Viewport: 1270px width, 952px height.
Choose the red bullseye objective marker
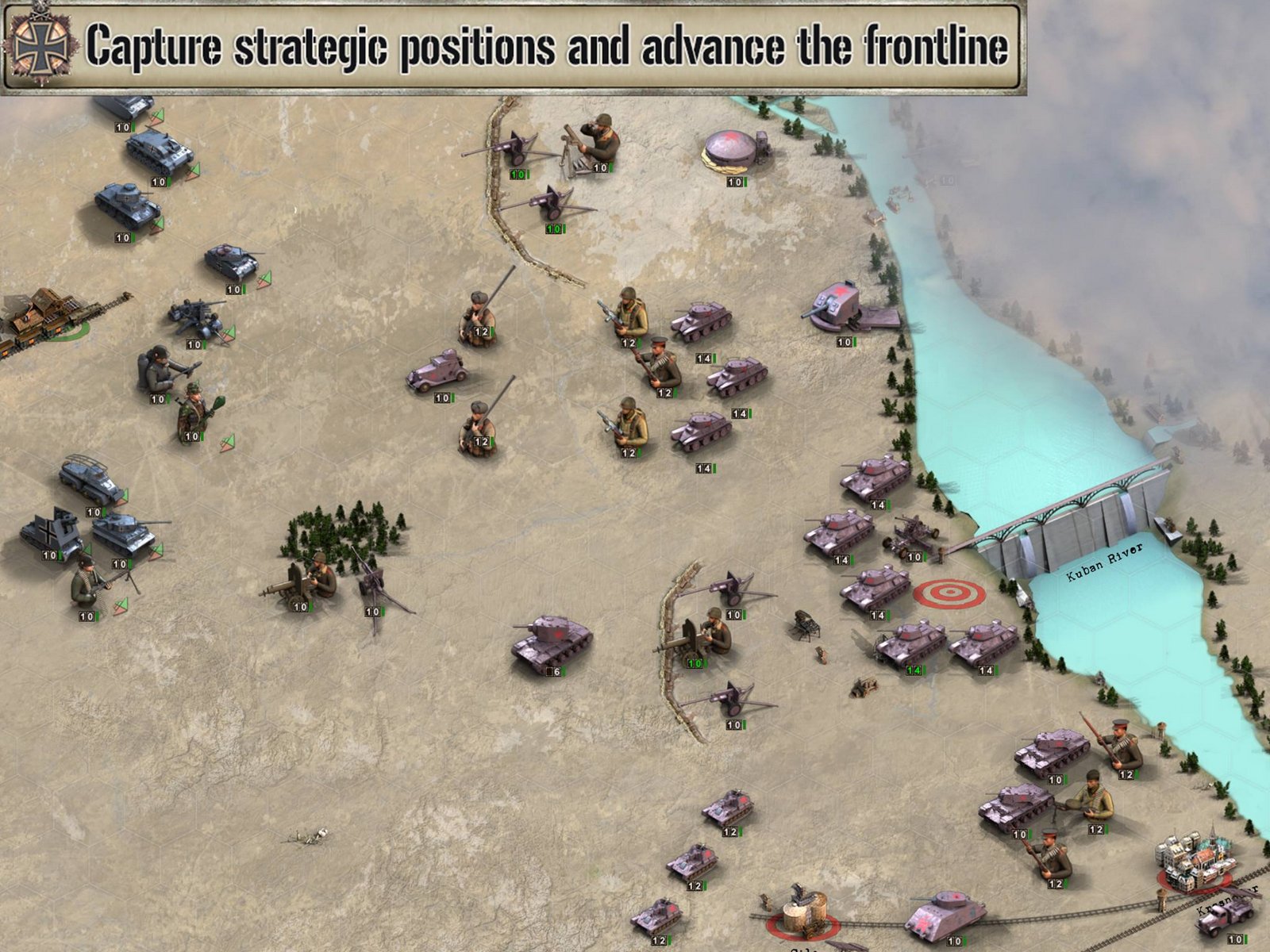pos(949,593)
